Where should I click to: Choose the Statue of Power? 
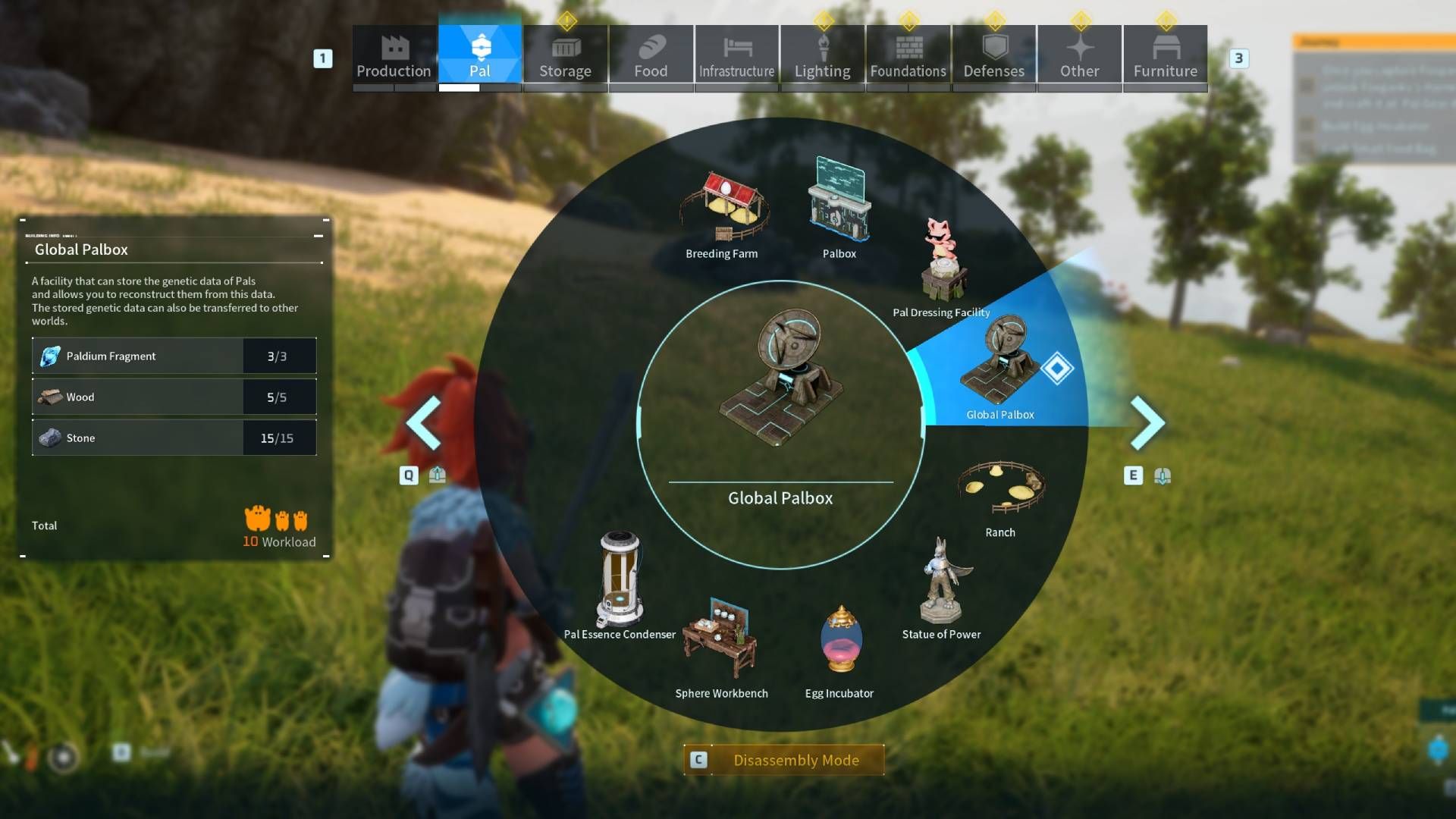[x=941, y=588]
